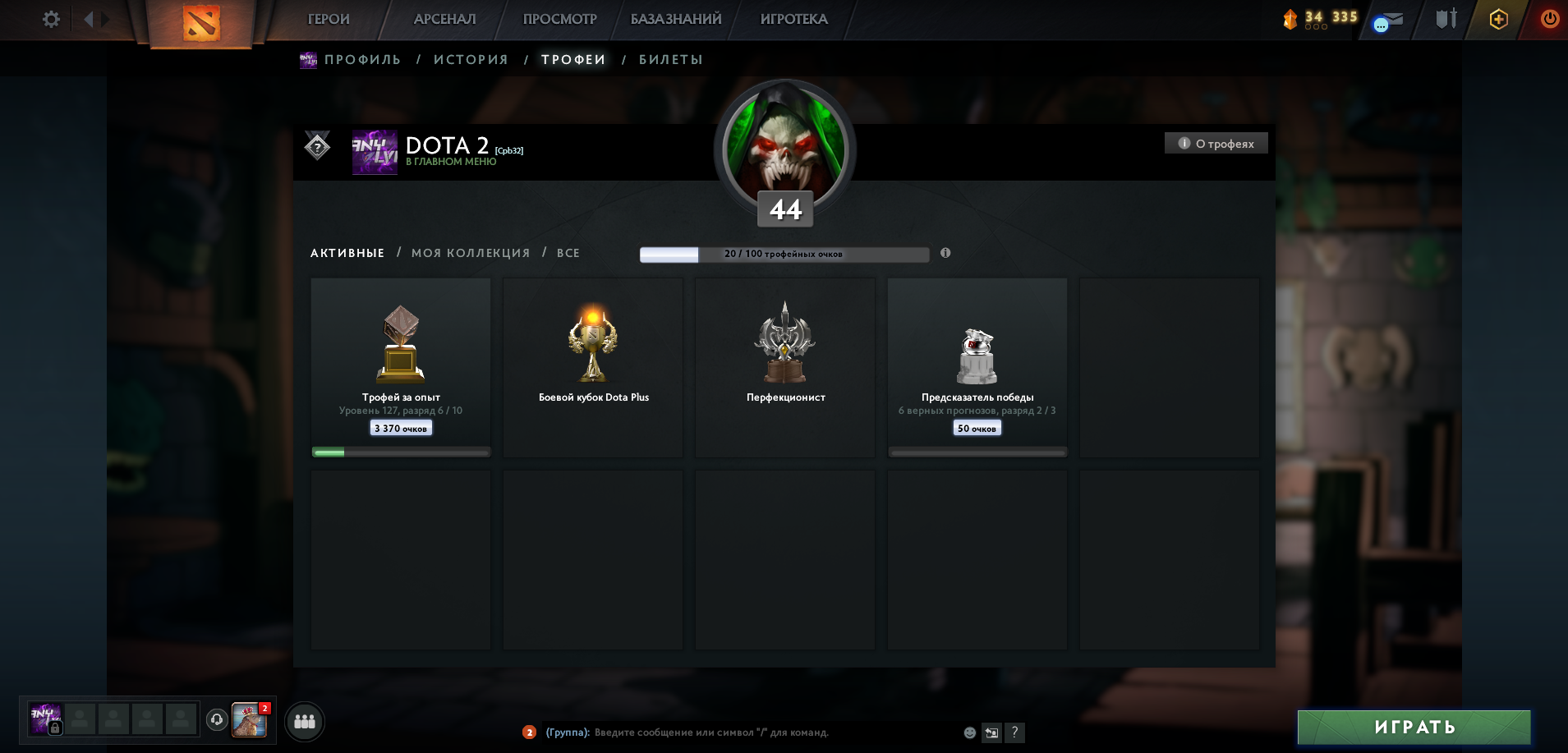Switch to the БИЛЕТЫ tab
This screenshot has width=1568, height=753.
[x=671, y=59]
